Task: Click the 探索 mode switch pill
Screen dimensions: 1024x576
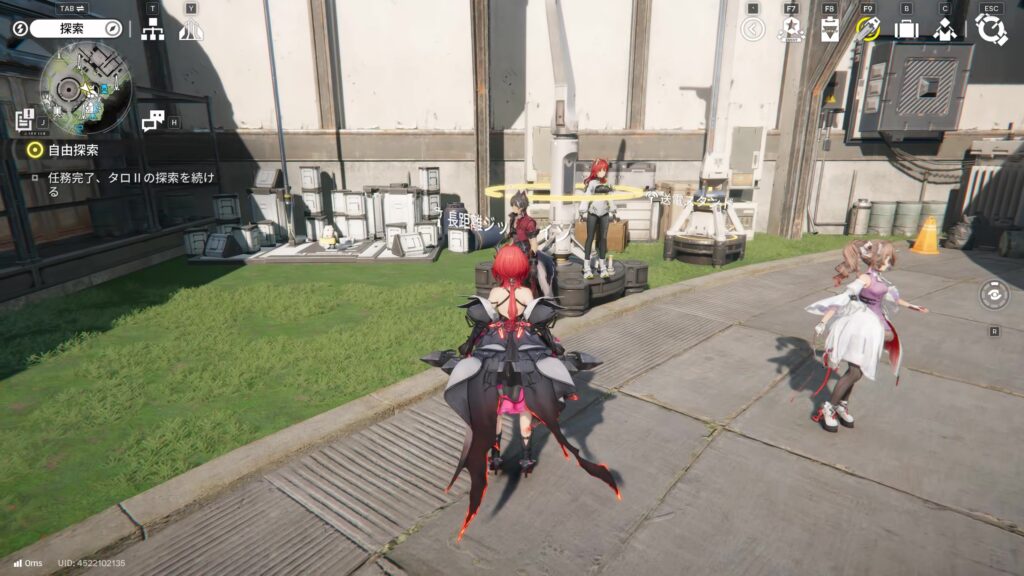Action: 75,29
